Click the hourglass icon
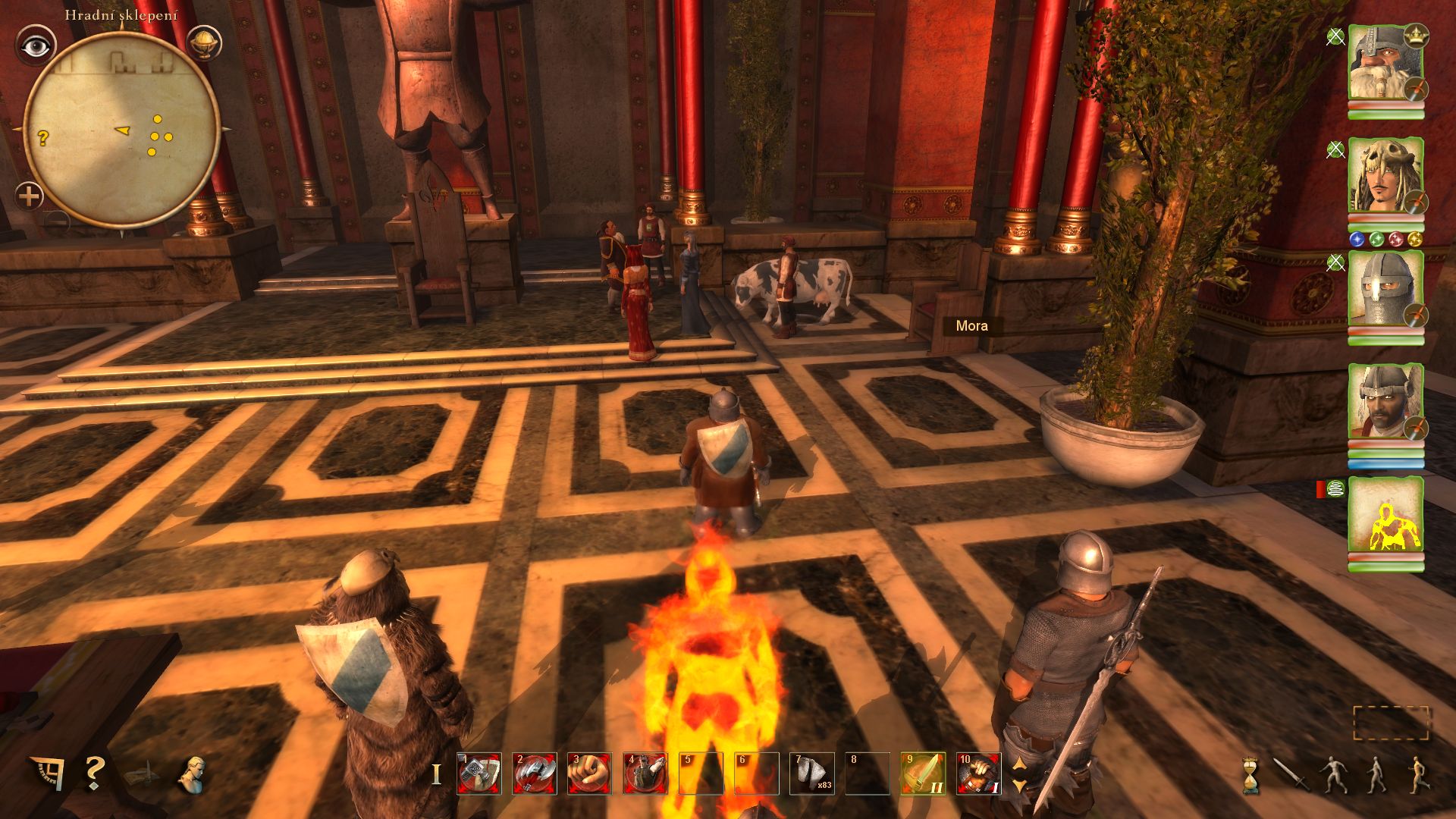Screen dimensions: 1456x819 [x=1250, y=775]
